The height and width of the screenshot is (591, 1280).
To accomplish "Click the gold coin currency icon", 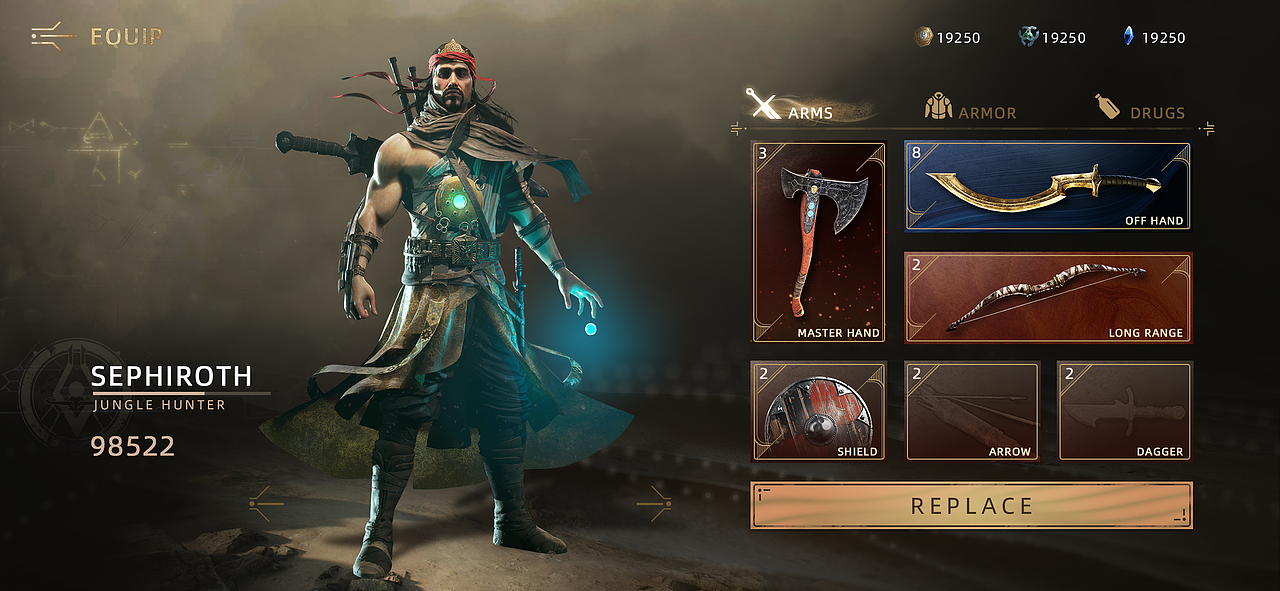I will tap(924, 37).
